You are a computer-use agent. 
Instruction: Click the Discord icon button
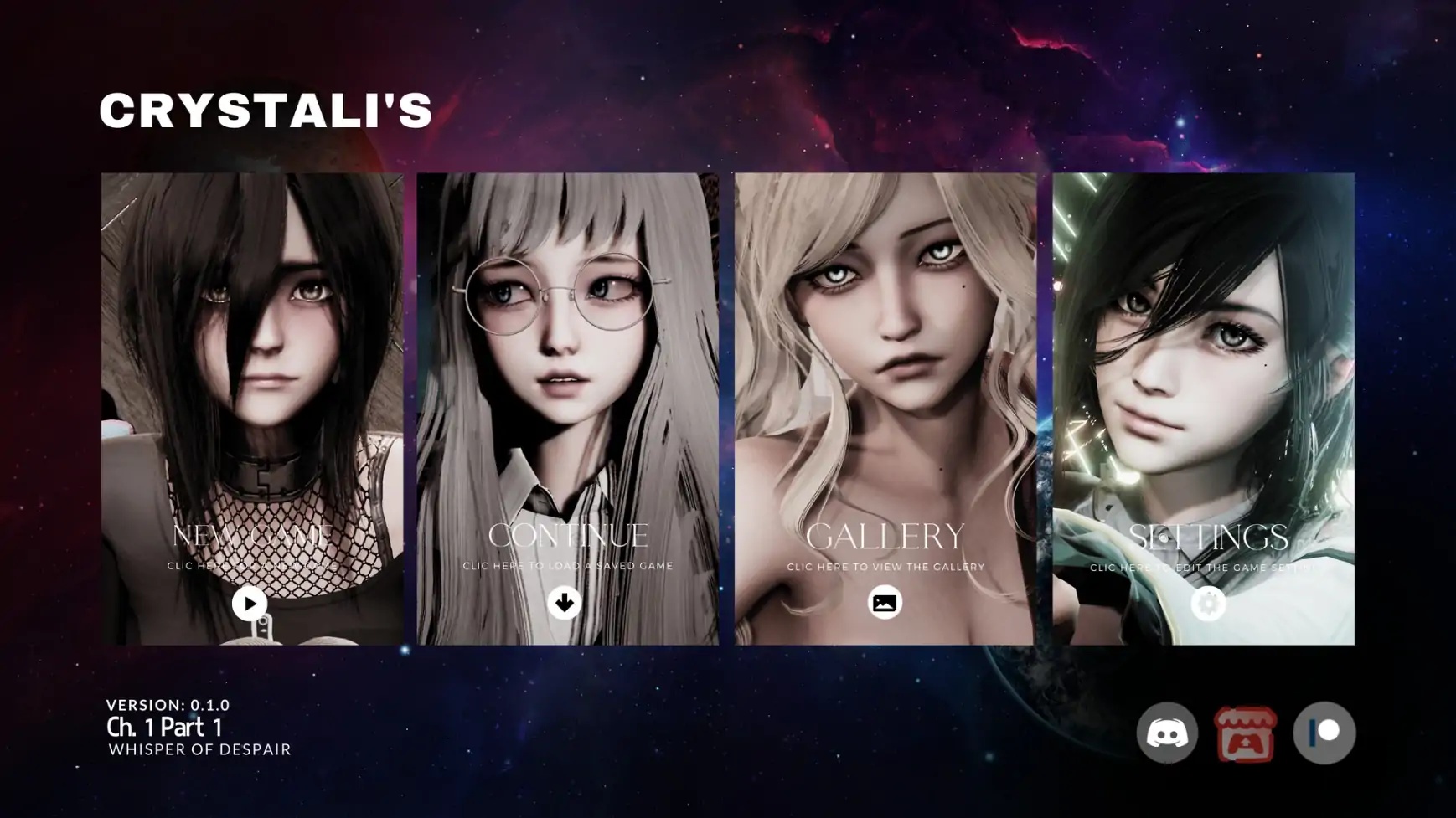coord(1166,733)
